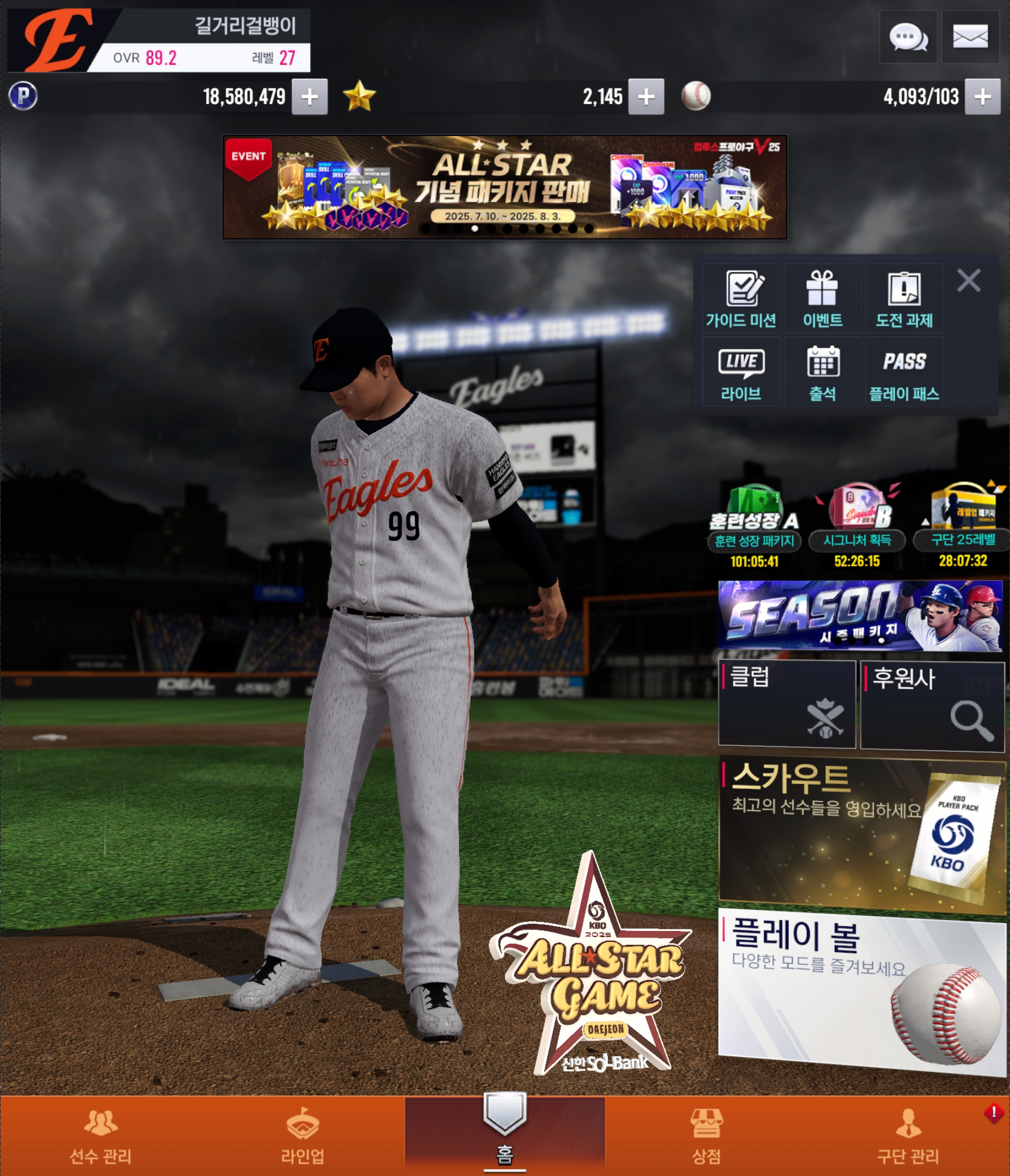Open 가이드 미션 guide missions
The height and width of the screenshot is (1176, 1010).
(741, 298)
